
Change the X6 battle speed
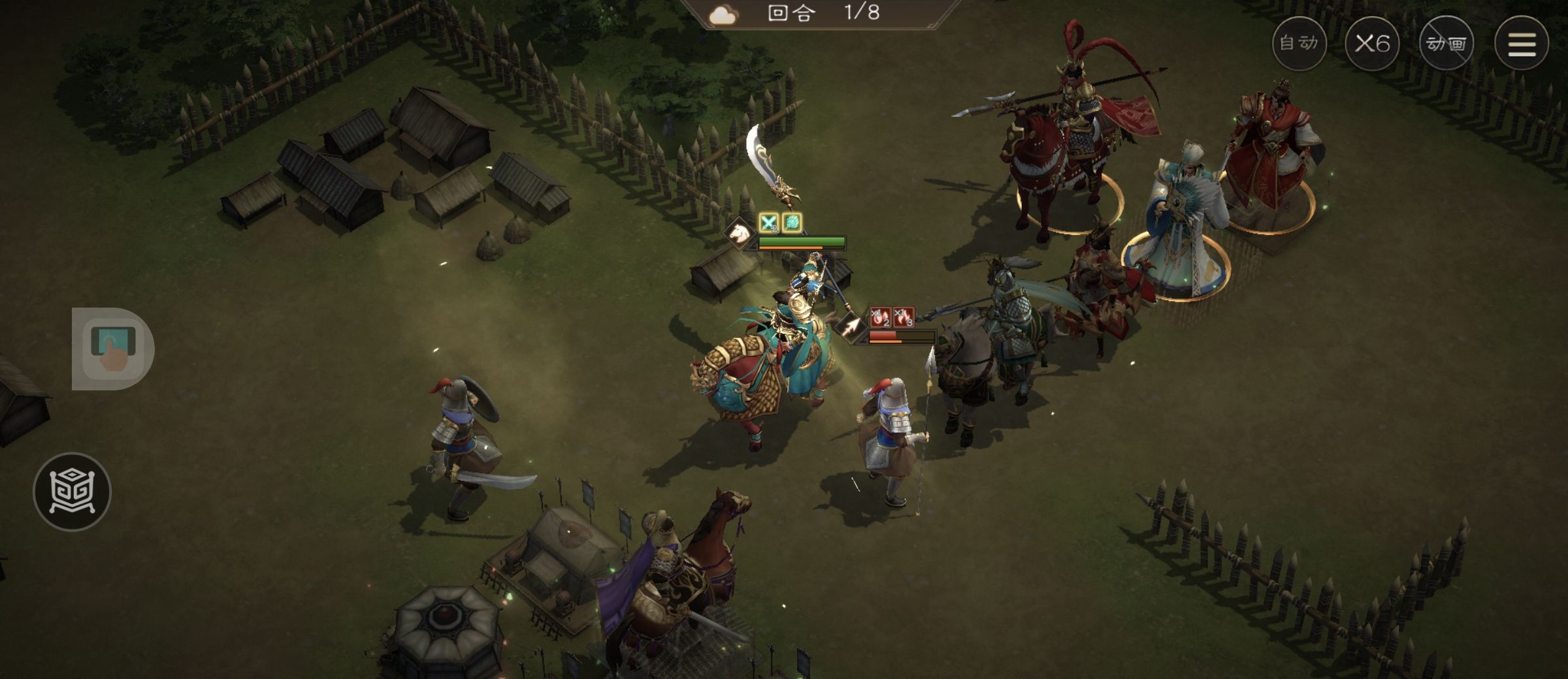(x=1372, y=44)
